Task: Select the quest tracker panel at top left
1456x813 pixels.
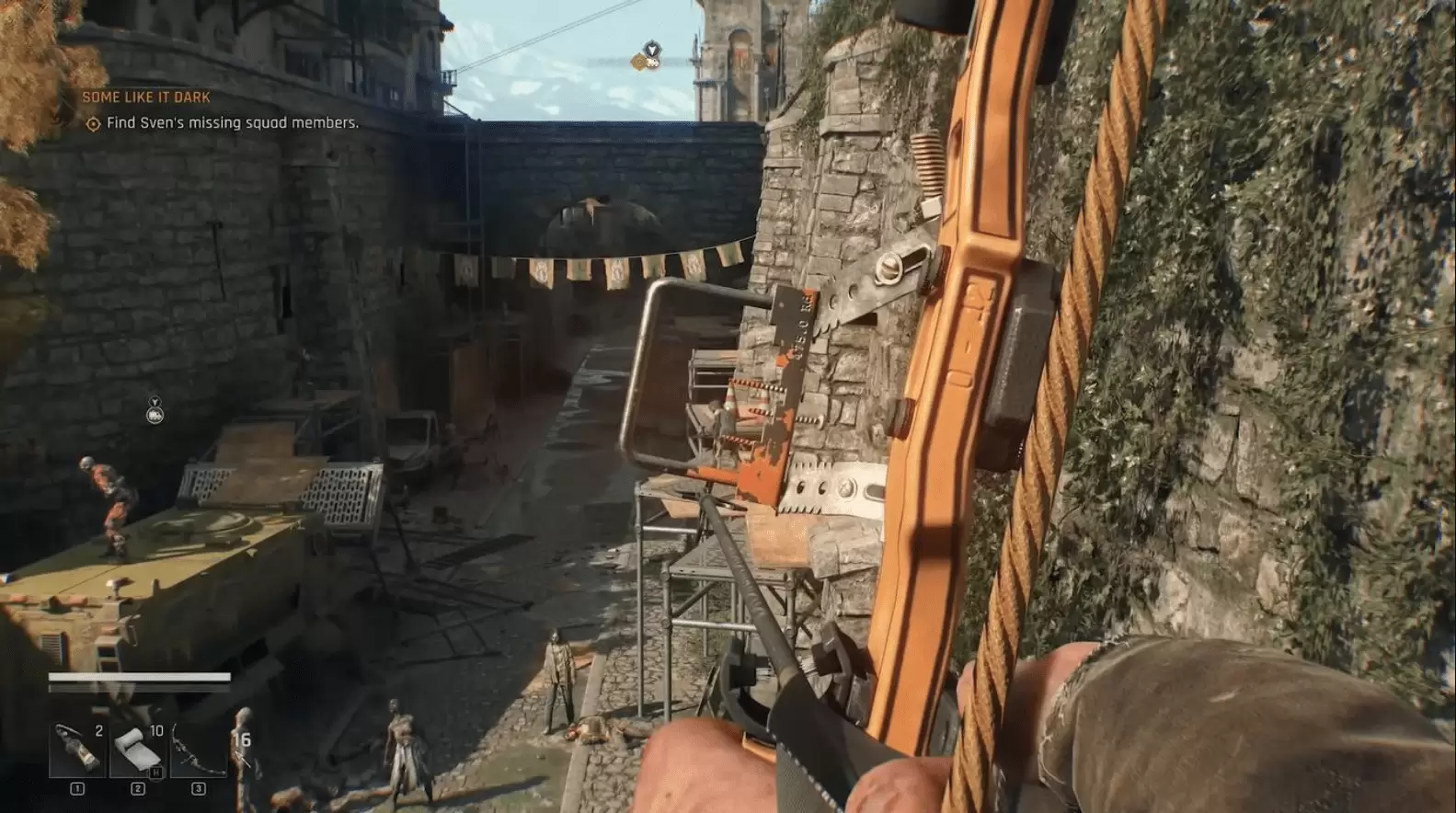Action: pos(221,109)
